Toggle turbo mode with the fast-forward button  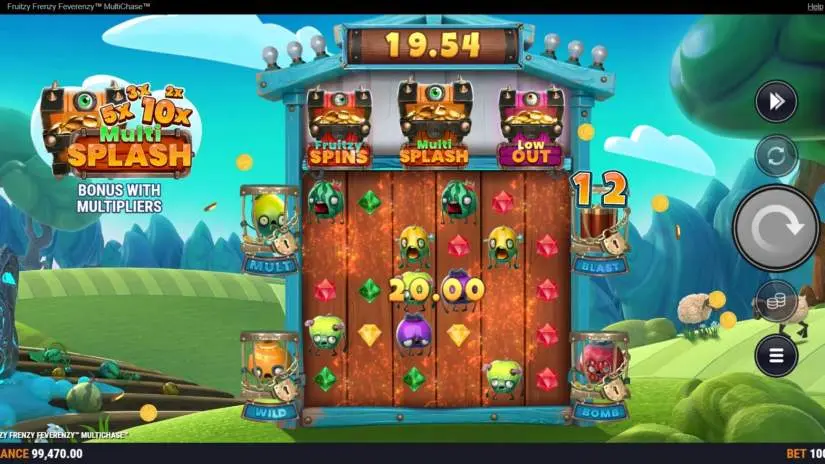click(x=776, y=100)
